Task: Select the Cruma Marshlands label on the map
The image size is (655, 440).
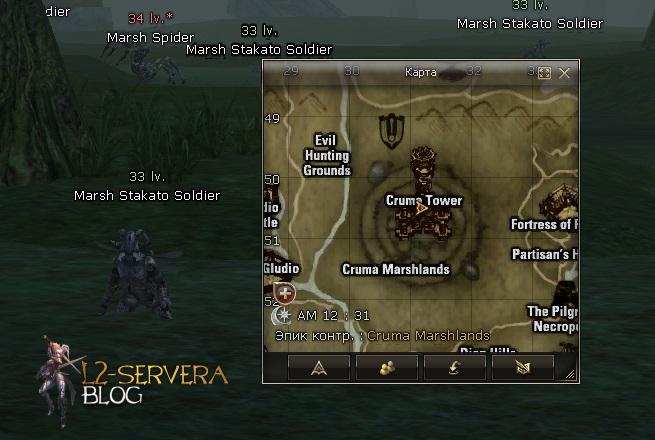Action: [396, 269]
